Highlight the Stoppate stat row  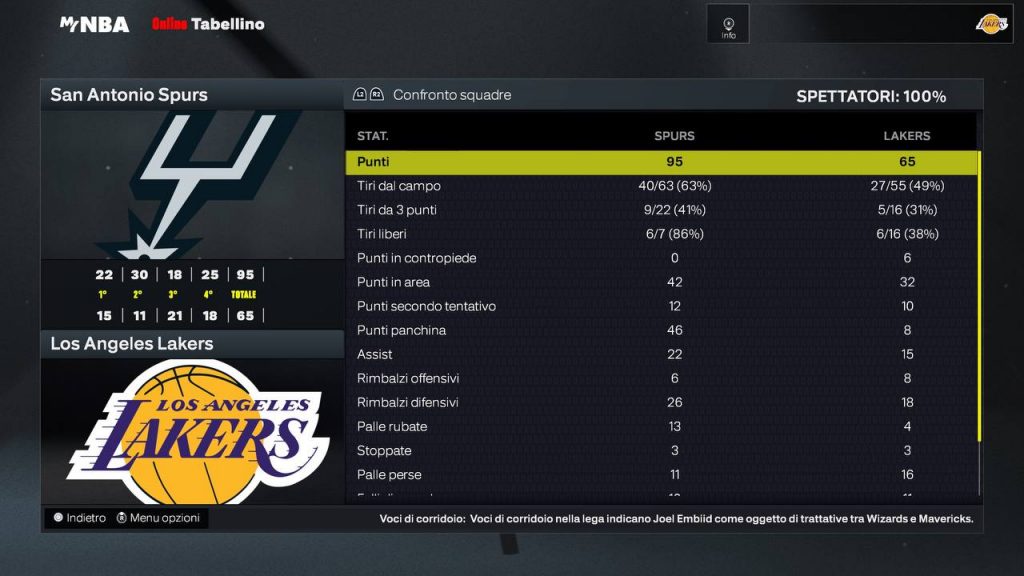660,450
